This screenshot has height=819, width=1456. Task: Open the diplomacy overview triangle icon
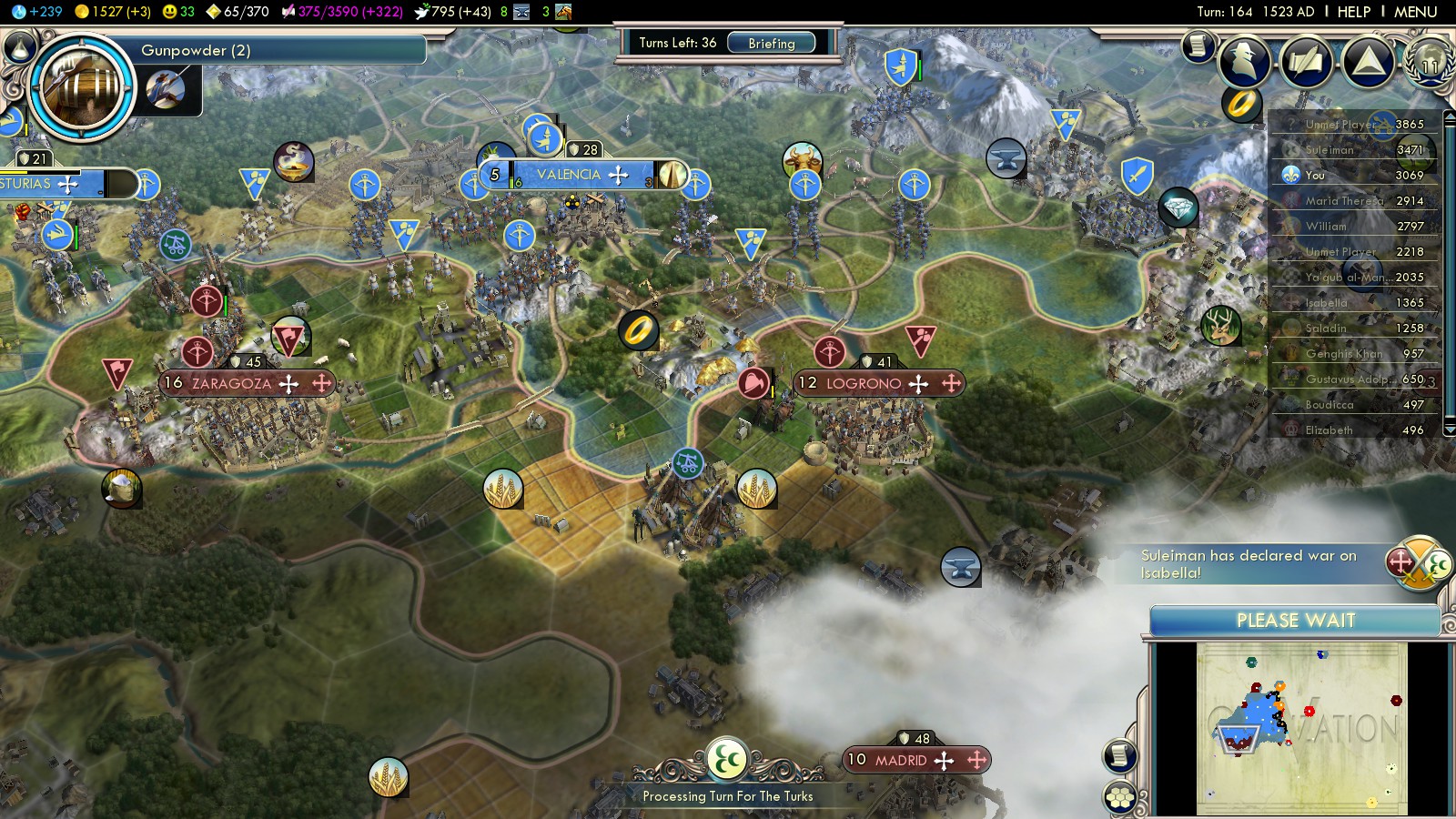pos(1368,61)
